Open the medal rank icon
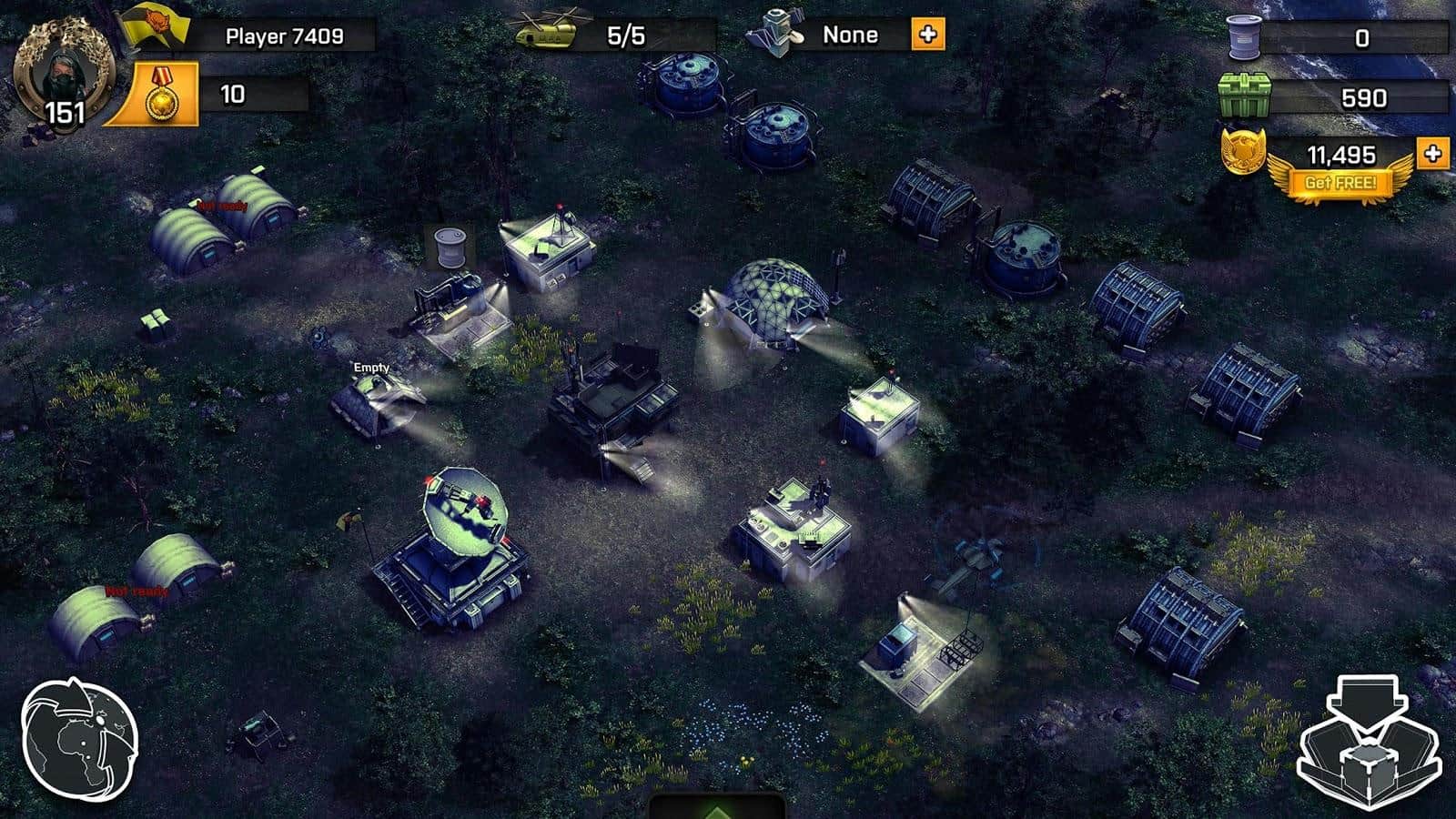This screenshot has width=1456, height=819. pos(162,95)
